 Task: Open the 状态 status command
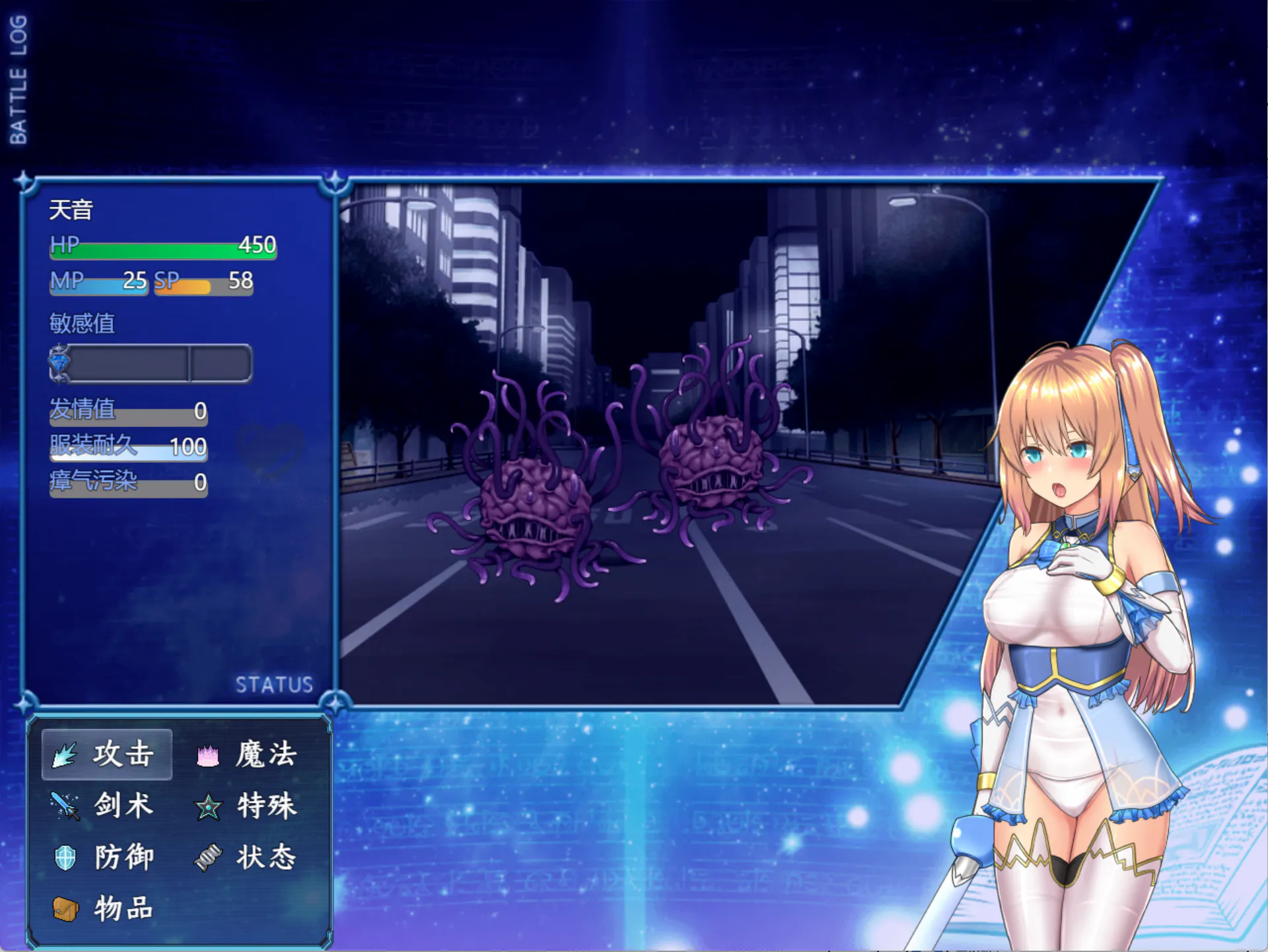pyautogui.click(x=249, y=857)
